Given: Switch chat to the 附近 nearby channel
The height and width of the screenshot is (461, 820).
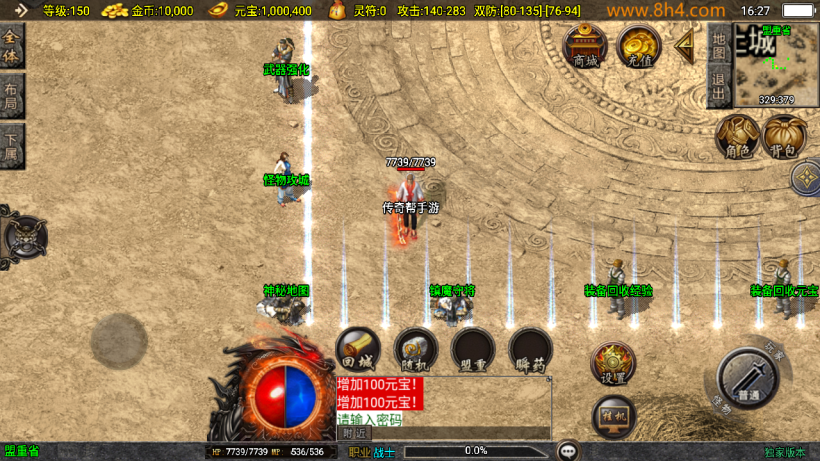Looking at the screenshot, I should pyautogui.click(x=354, y=433).
